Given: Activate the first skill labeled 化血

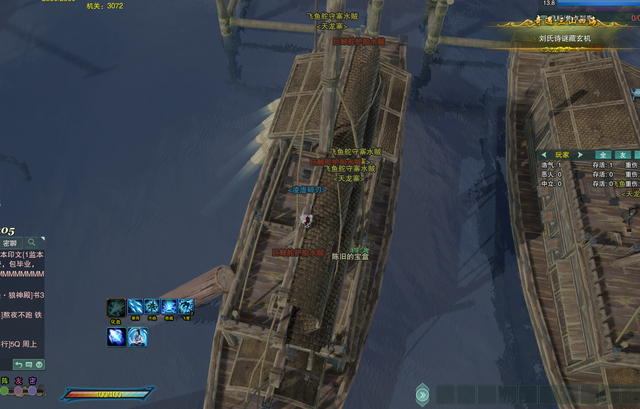Looking at the screenshot, I should click(116, 307).
